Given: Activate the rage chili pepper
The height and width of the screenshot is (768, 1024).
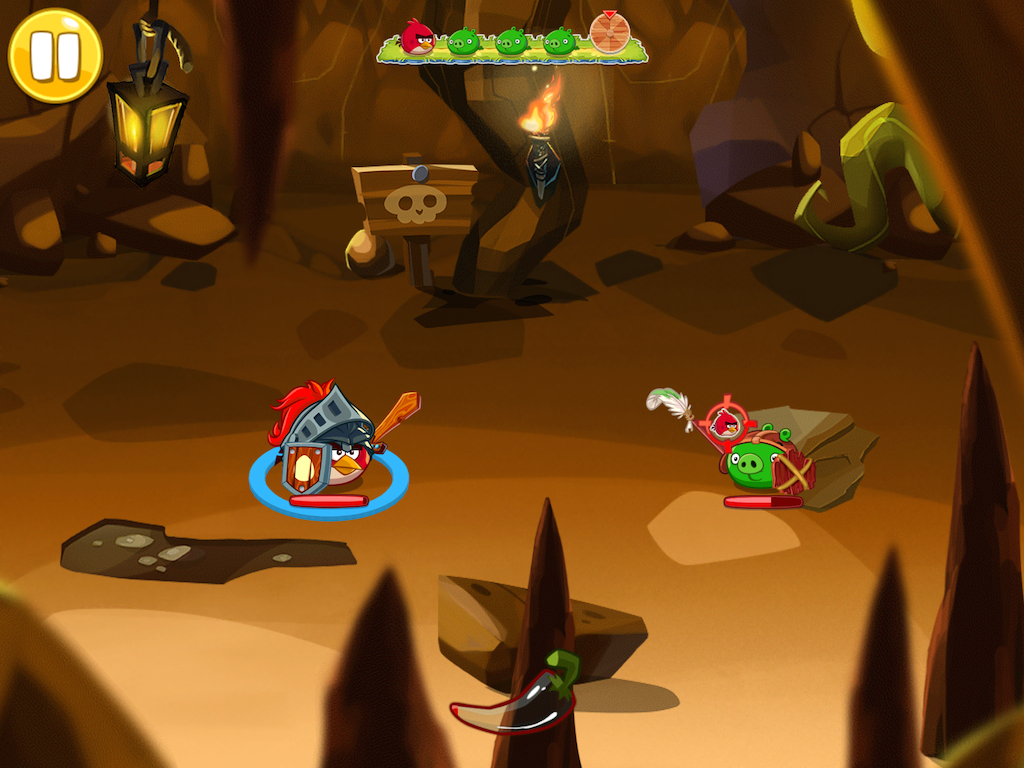Looking at the screenshot, I should click(516, 696).
